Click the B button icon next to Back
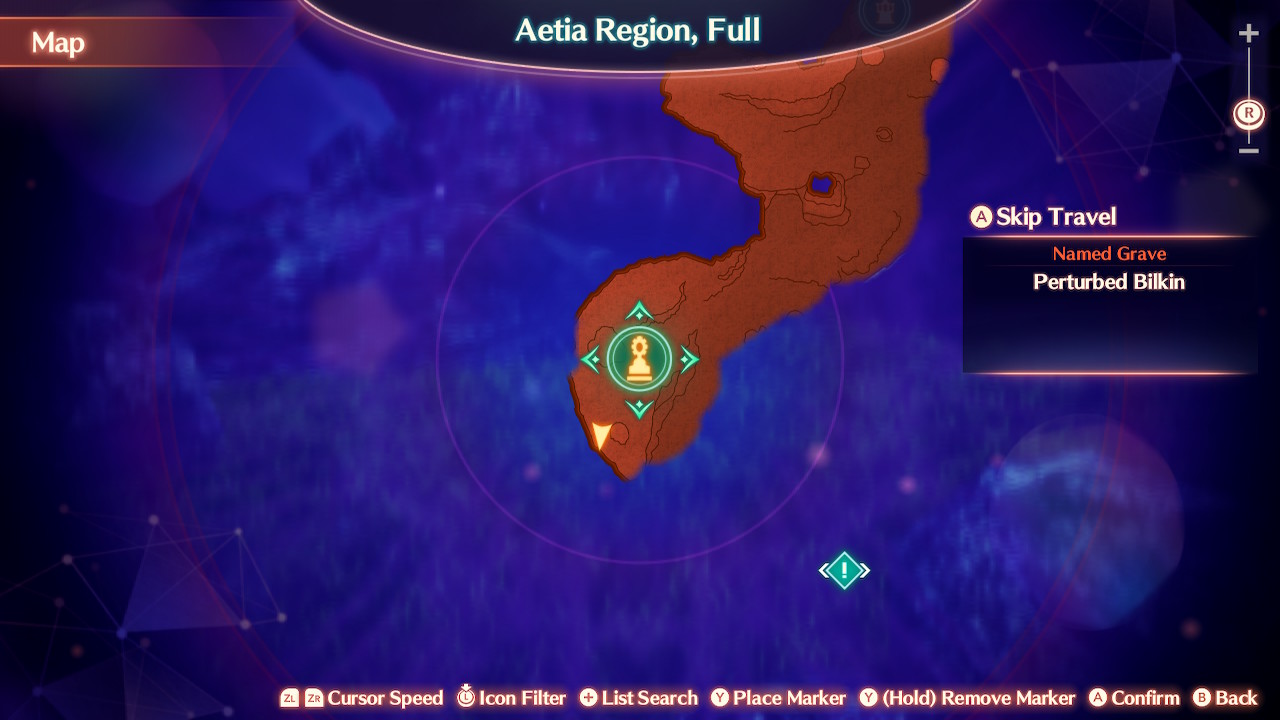 coord(1201,698)
